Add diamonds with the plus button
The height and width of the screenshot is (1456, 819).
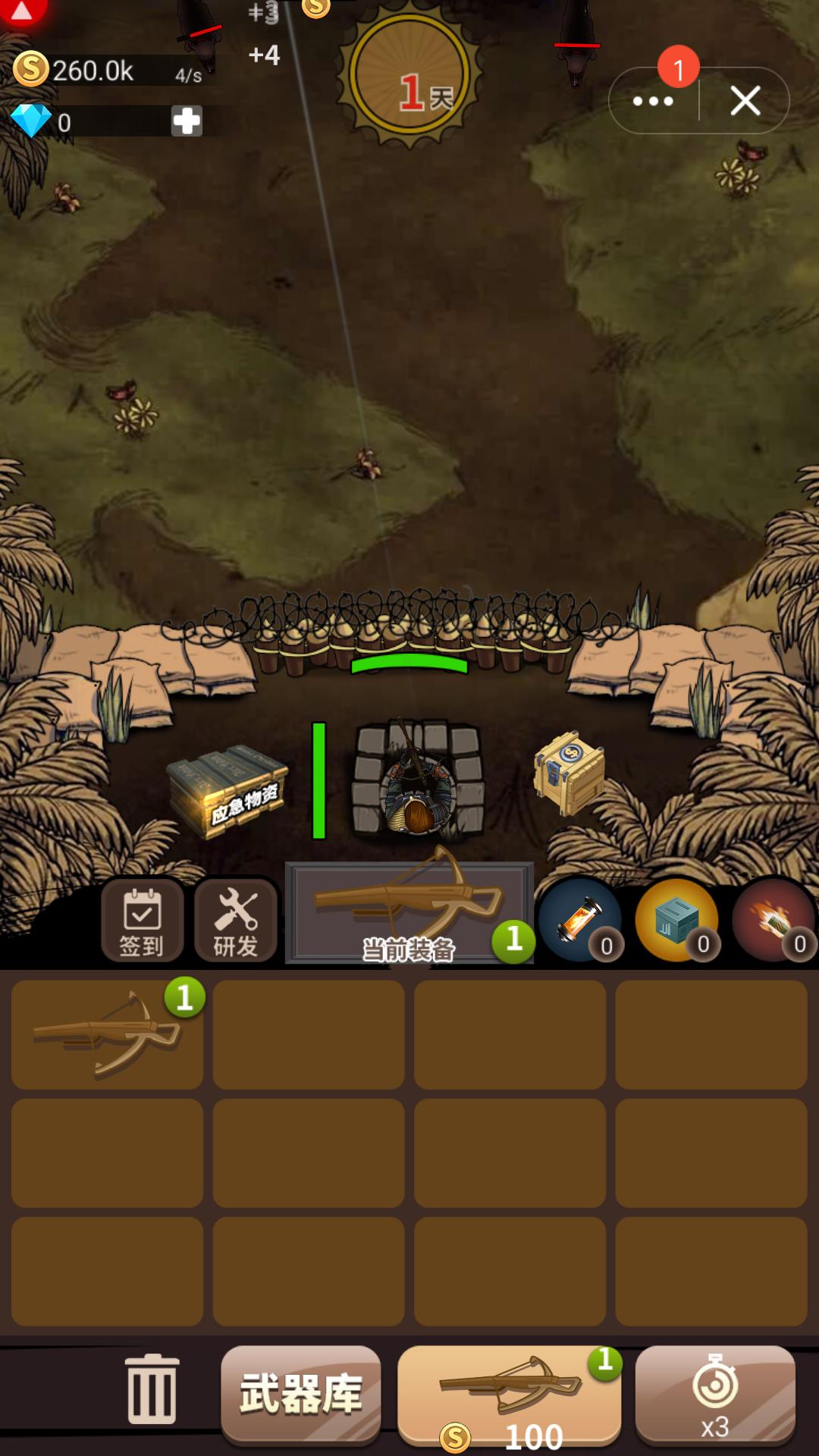pyautogui.click(x=187, y=121)
